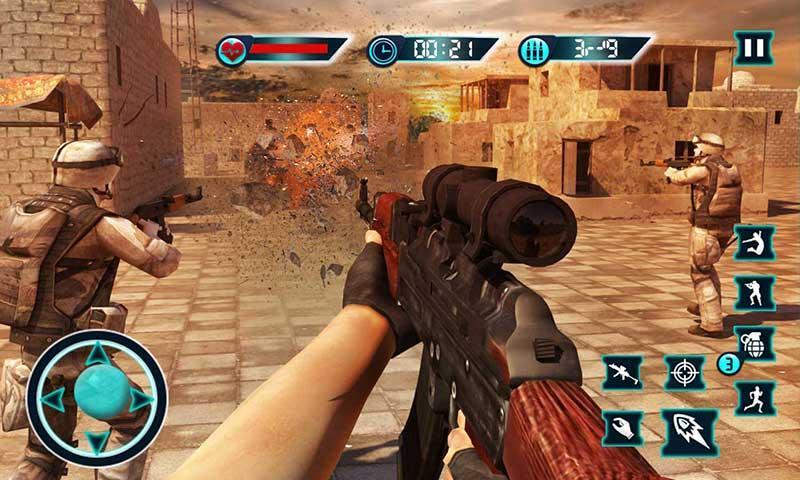Tap the jump action icon
This screenshot has height=480, width=800.
[754, 243]
